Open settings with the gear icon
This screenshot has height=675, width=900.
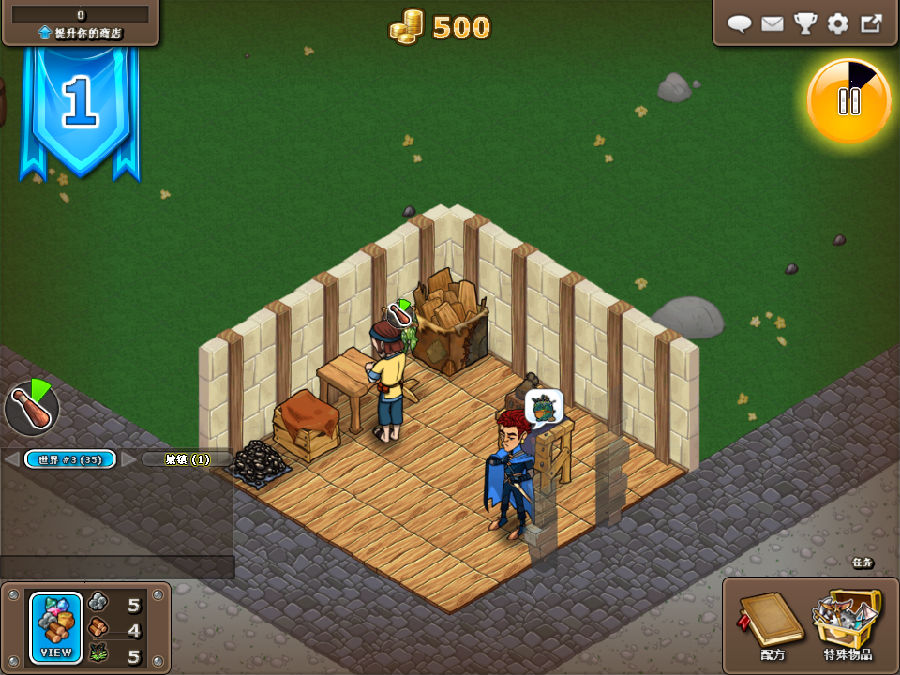tap(838, 24)
